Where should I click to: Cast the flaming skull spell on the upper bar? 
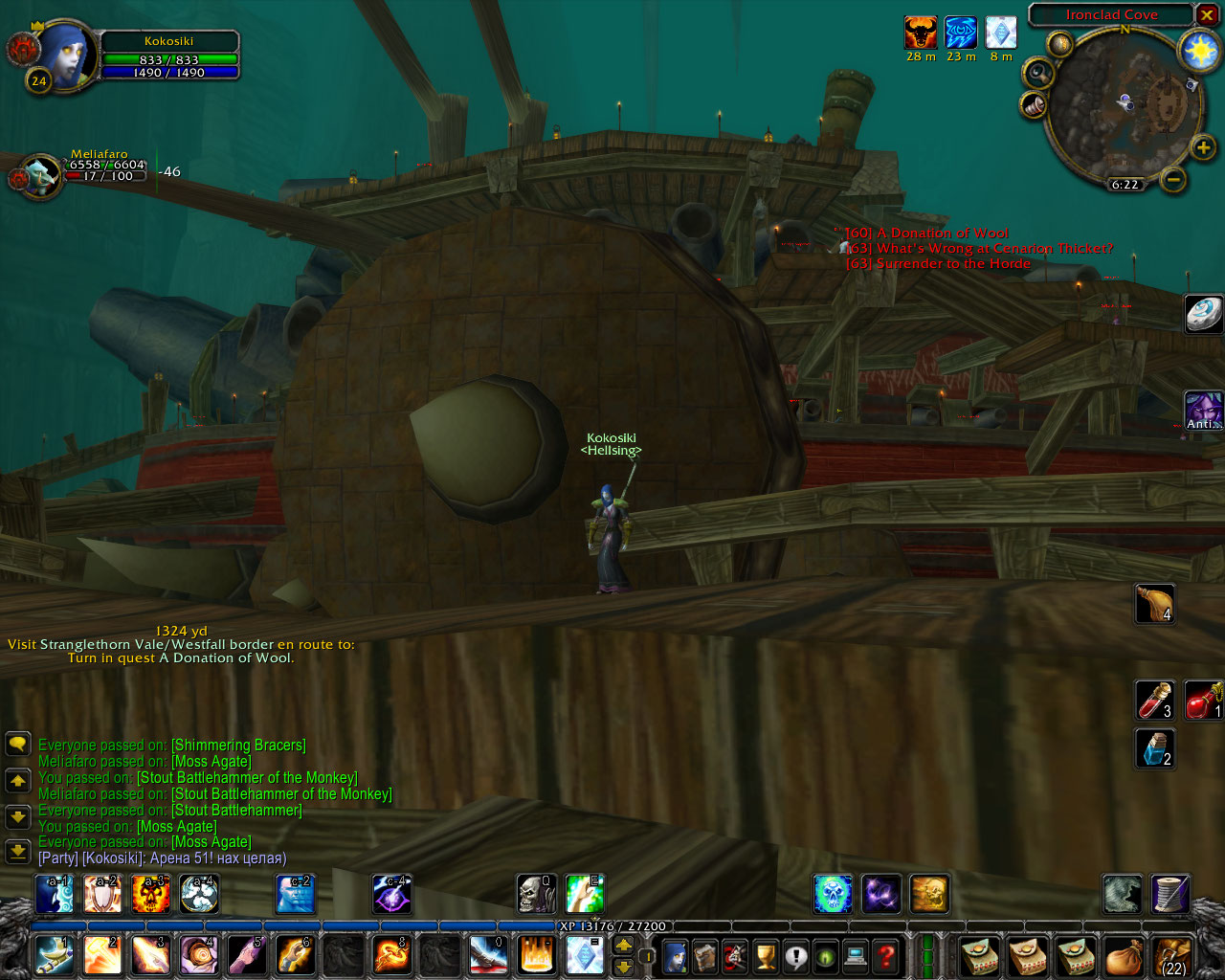[x=150, y=894]
